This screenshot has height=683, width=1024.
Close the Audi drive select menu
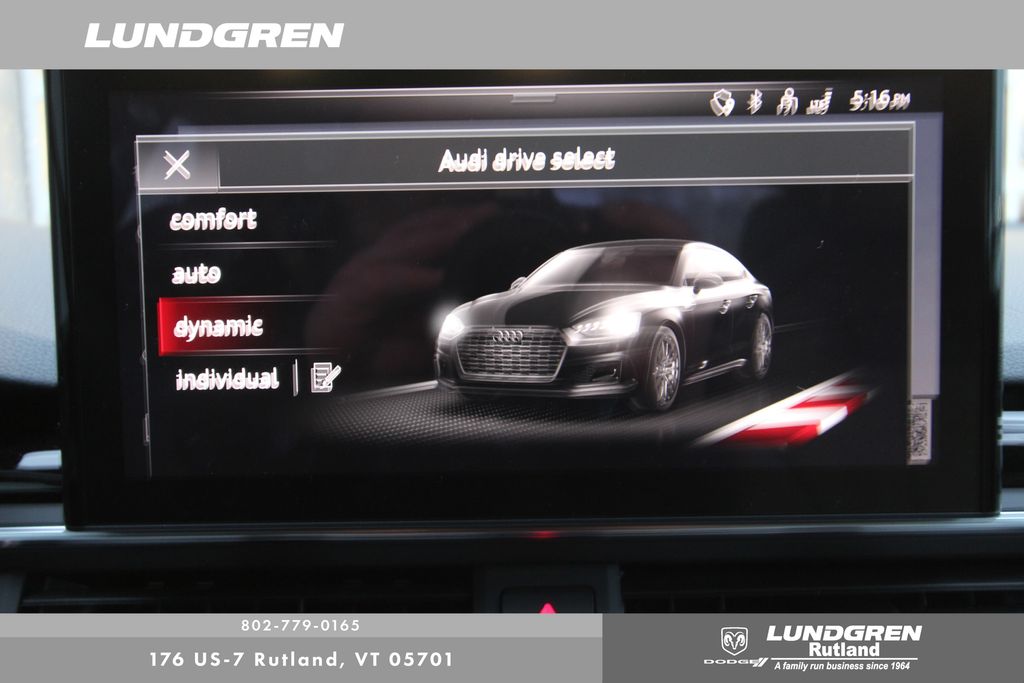[x=177, y=165]
